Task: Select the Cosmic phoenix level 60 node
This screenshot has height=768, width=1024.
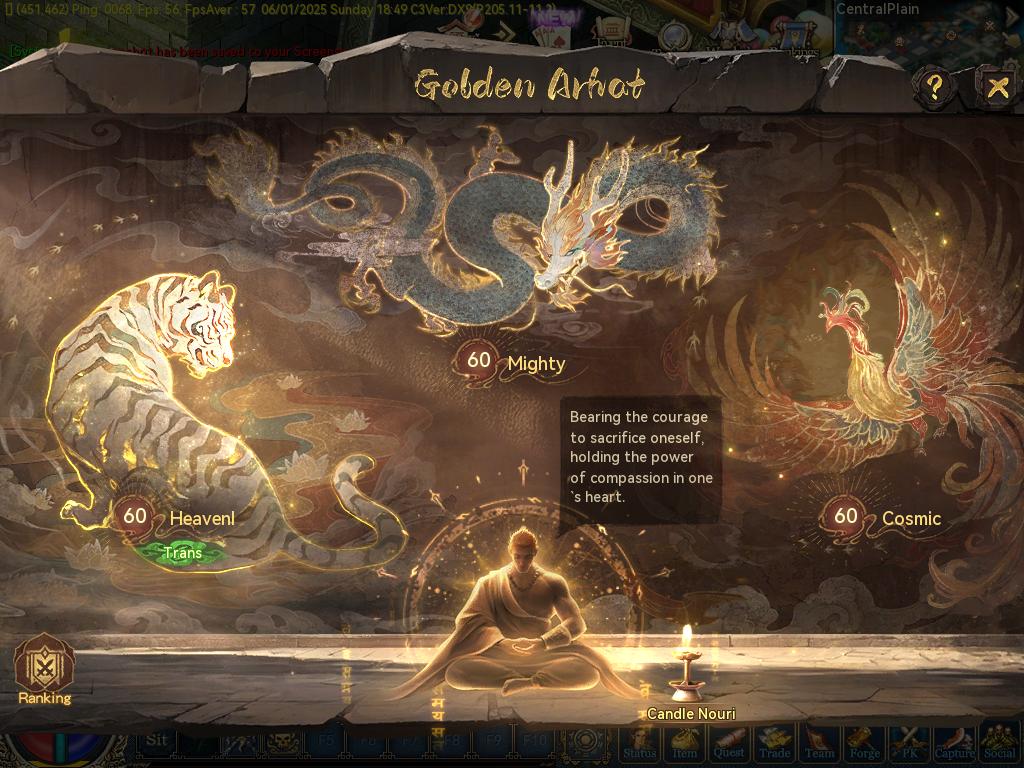Action: pos(846,516)
